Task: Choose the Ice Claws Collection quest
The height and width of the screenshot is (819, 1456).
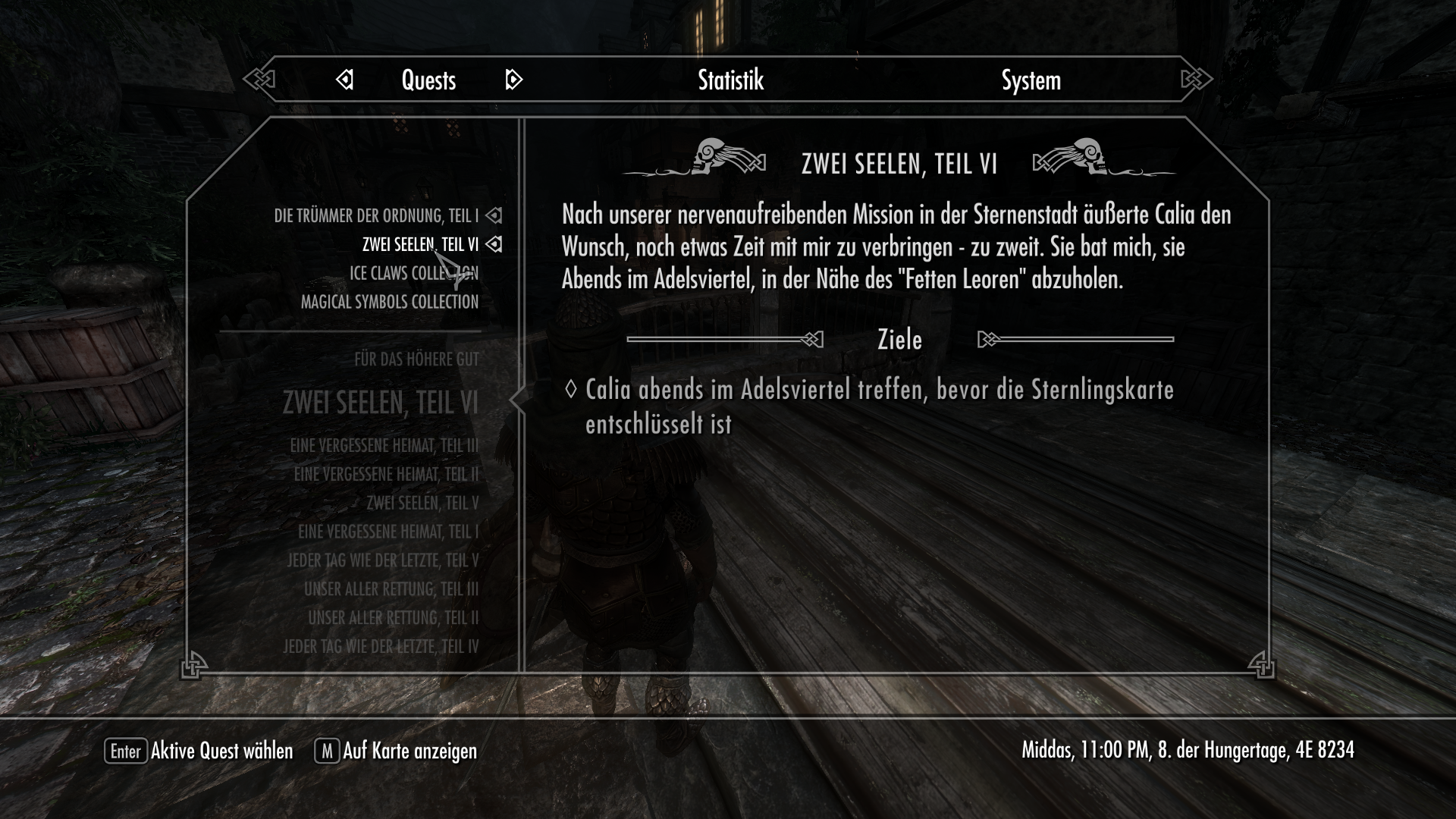Action: (413, 273)
